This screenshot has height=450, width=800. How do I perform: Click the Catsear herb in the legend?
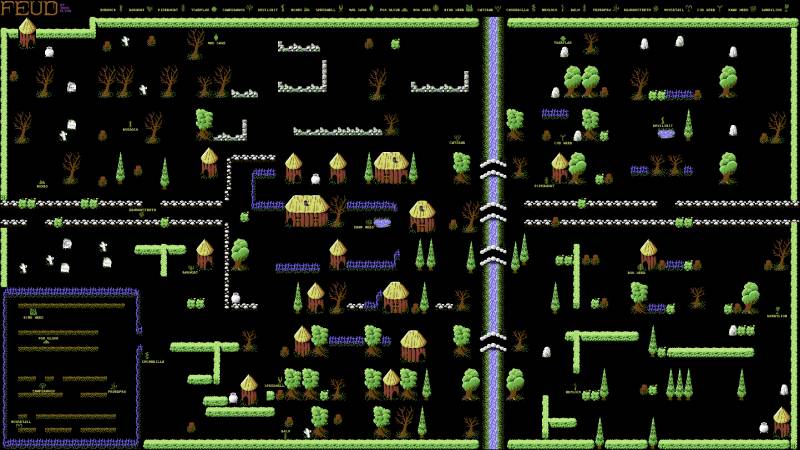(485, 10)
